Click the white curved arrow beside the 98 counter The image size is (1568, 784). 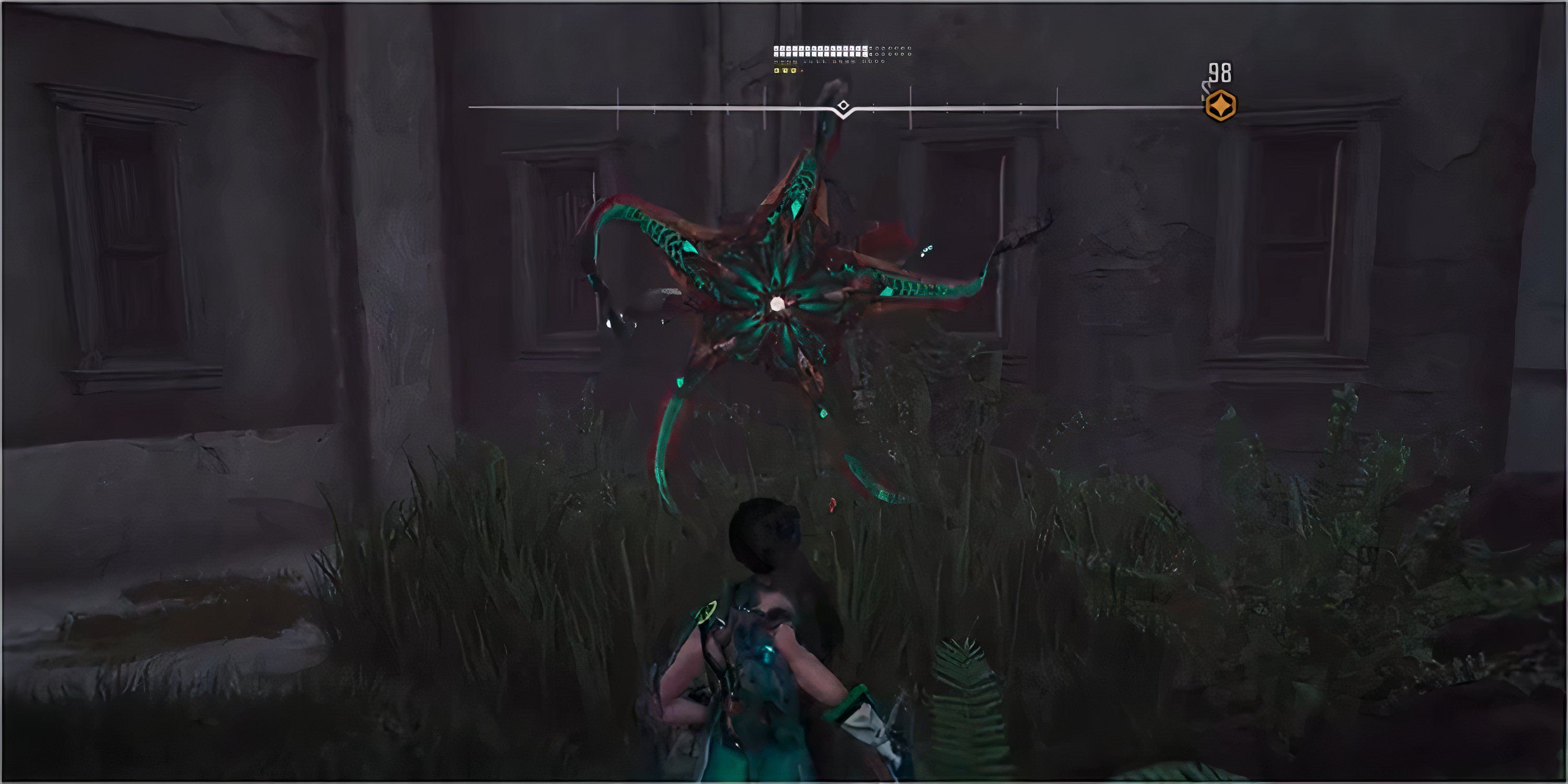(x=1206, y=87)
